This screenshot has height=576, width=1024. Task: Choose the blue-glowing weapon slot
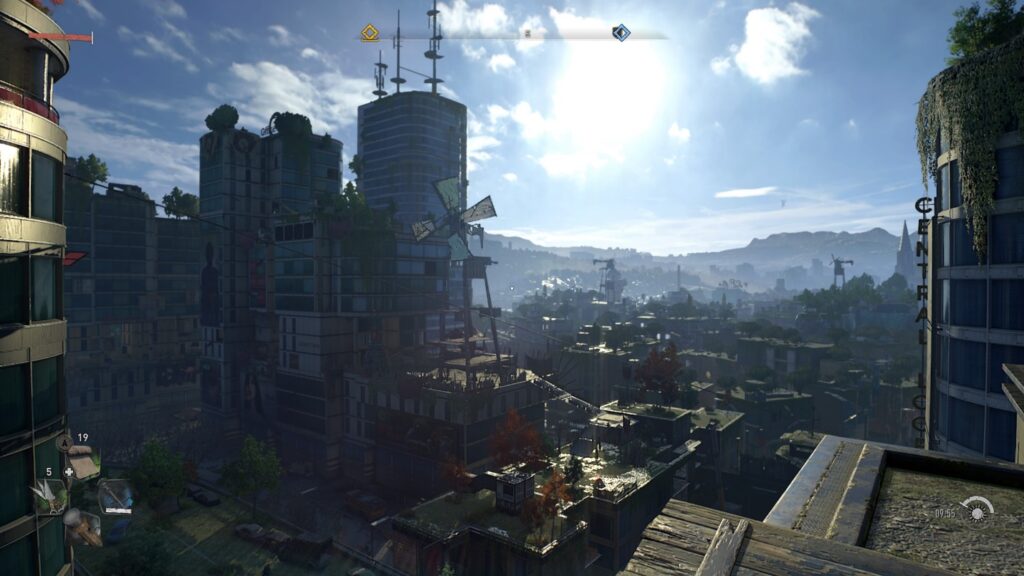click(116, 496)
